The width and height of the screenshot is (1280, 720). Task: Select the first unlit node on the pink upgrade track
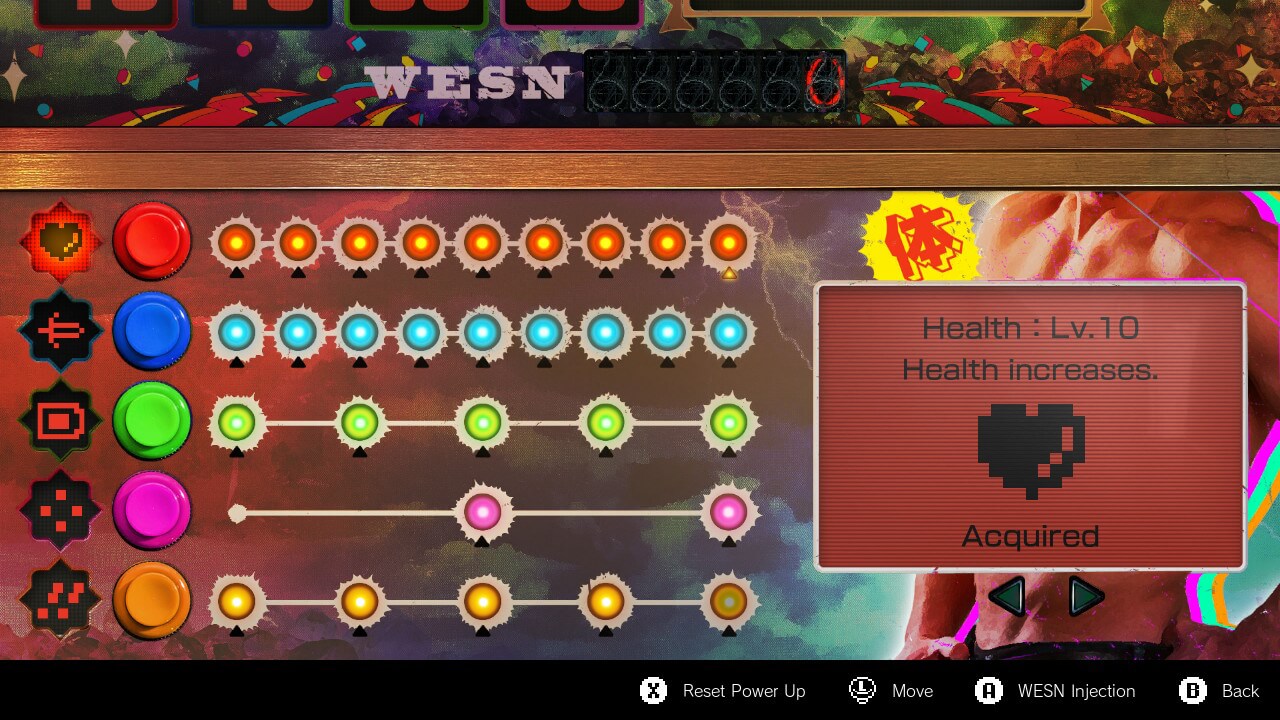[x=237, y=512]
